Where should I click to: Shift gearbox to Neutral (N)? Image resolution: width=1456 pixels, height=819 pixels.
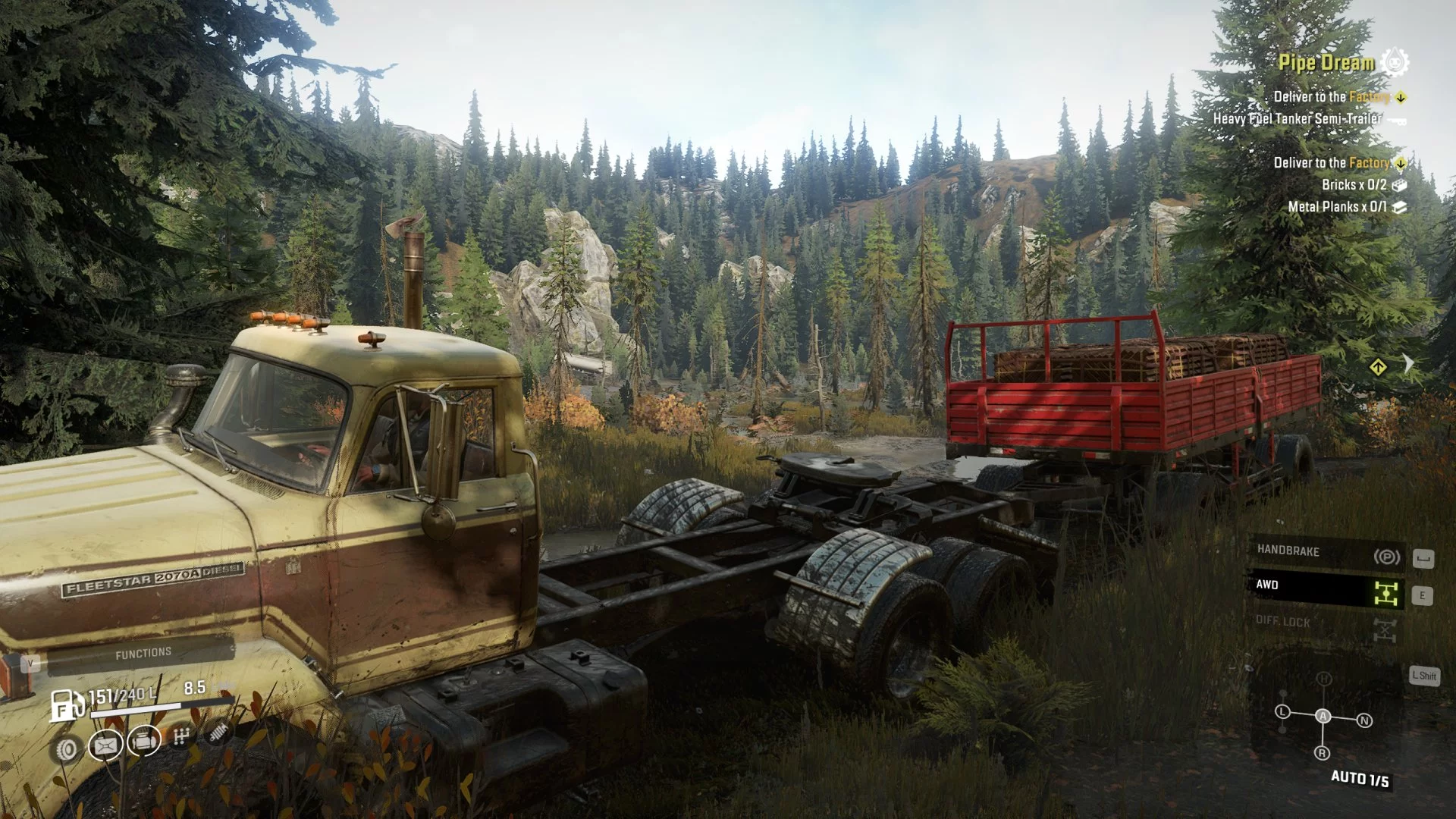tap(1363, 720)
